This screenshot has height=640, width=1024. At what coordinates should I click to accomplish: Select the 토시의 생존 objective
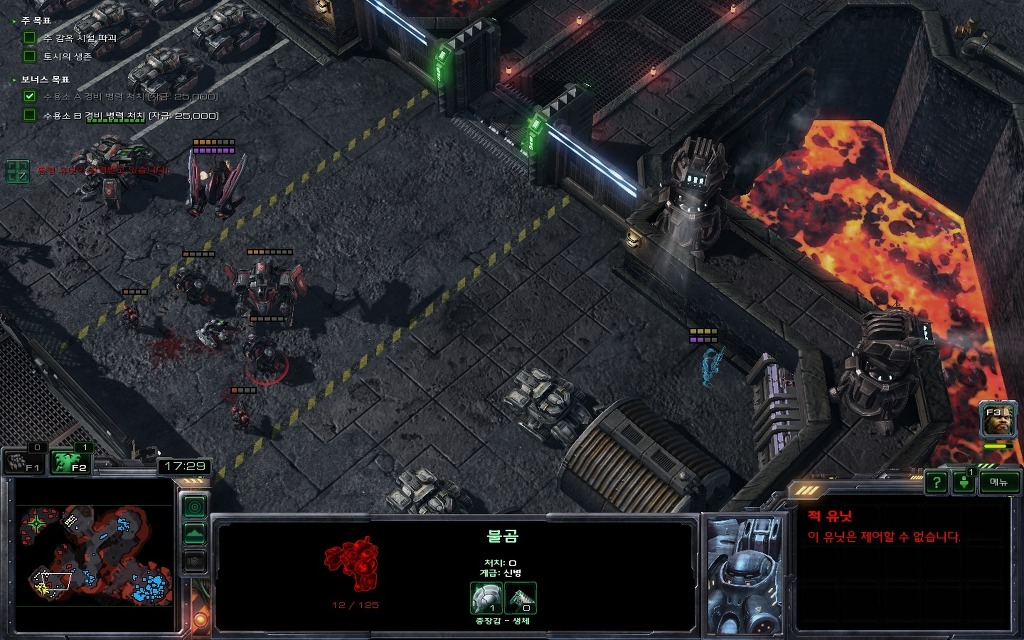[x=67, y=56]
